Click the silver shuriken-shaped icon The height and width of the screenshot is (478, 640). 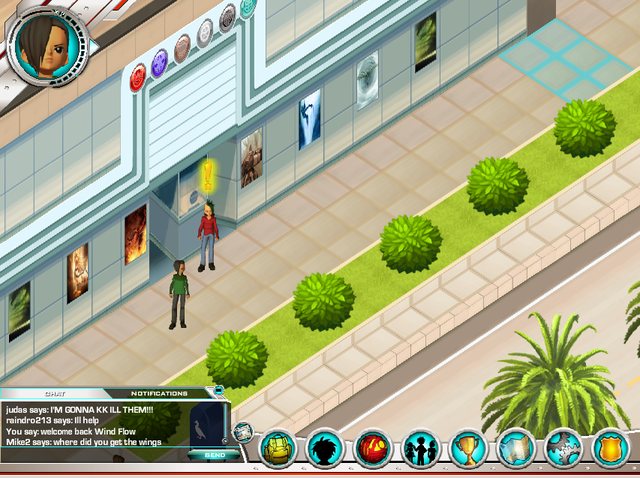click(564, 448)
